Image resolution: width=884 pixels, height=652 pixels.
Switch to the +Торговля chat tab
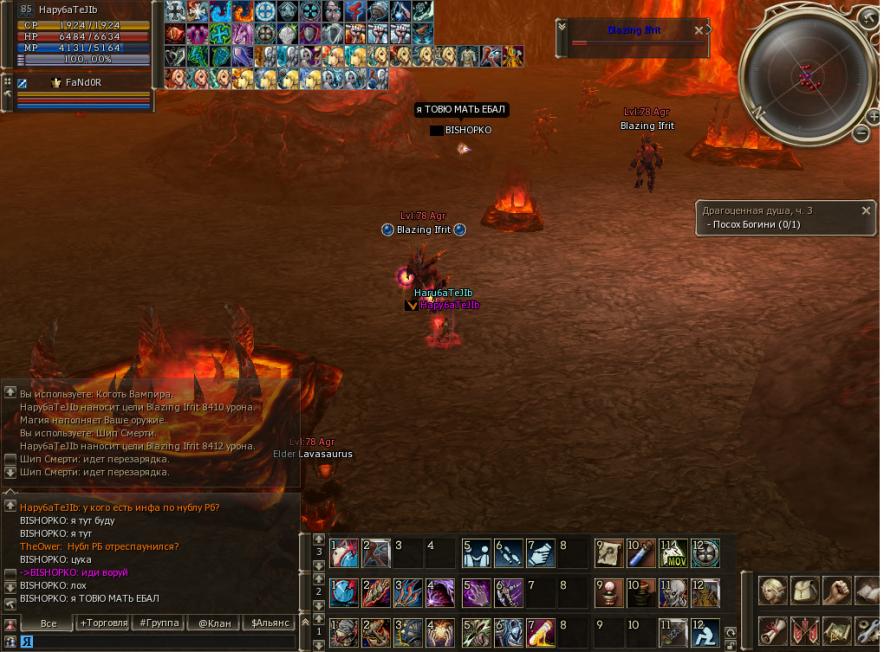(x=104, y=623)
